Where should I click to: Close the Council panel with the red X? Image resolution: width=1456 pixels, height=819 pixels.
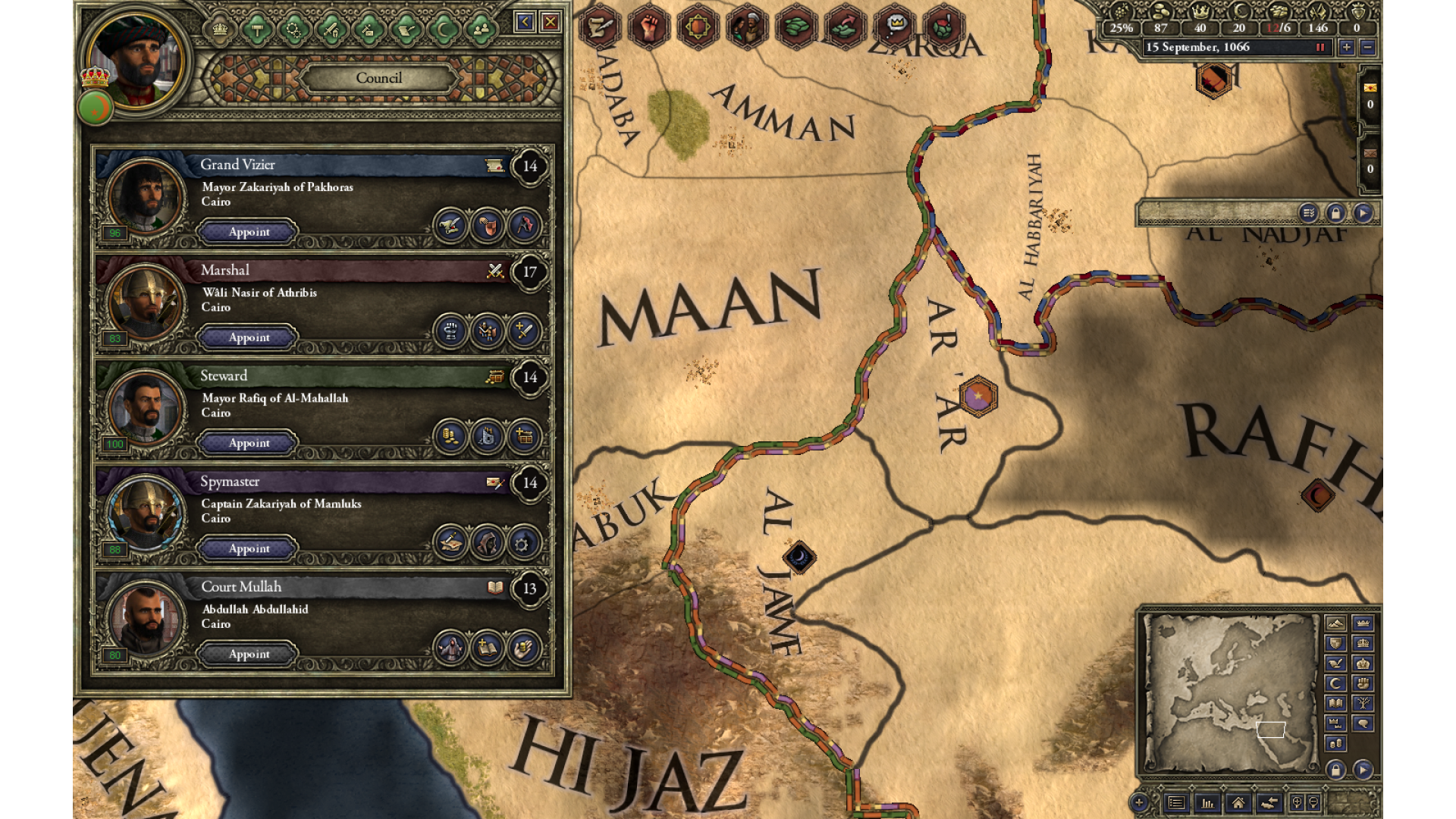551,22
